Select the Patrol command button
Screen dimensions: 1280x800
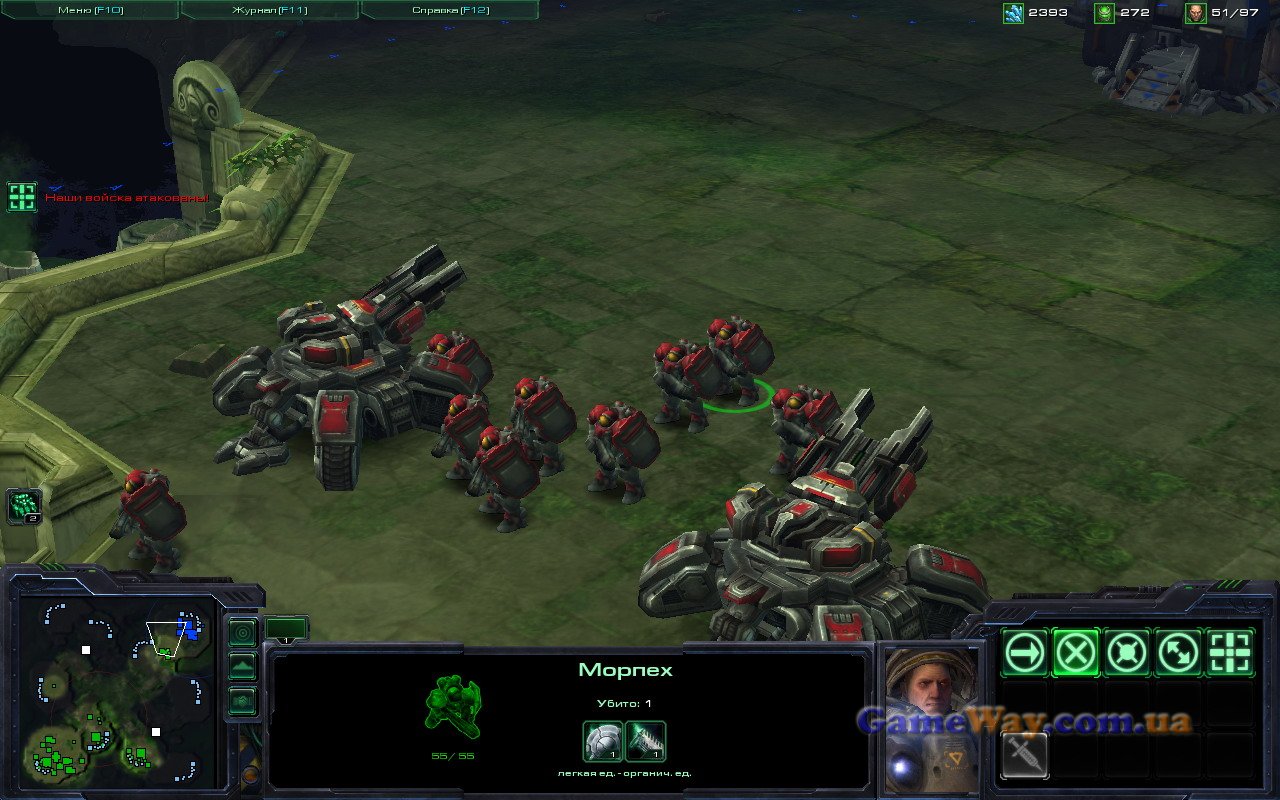1178,654
